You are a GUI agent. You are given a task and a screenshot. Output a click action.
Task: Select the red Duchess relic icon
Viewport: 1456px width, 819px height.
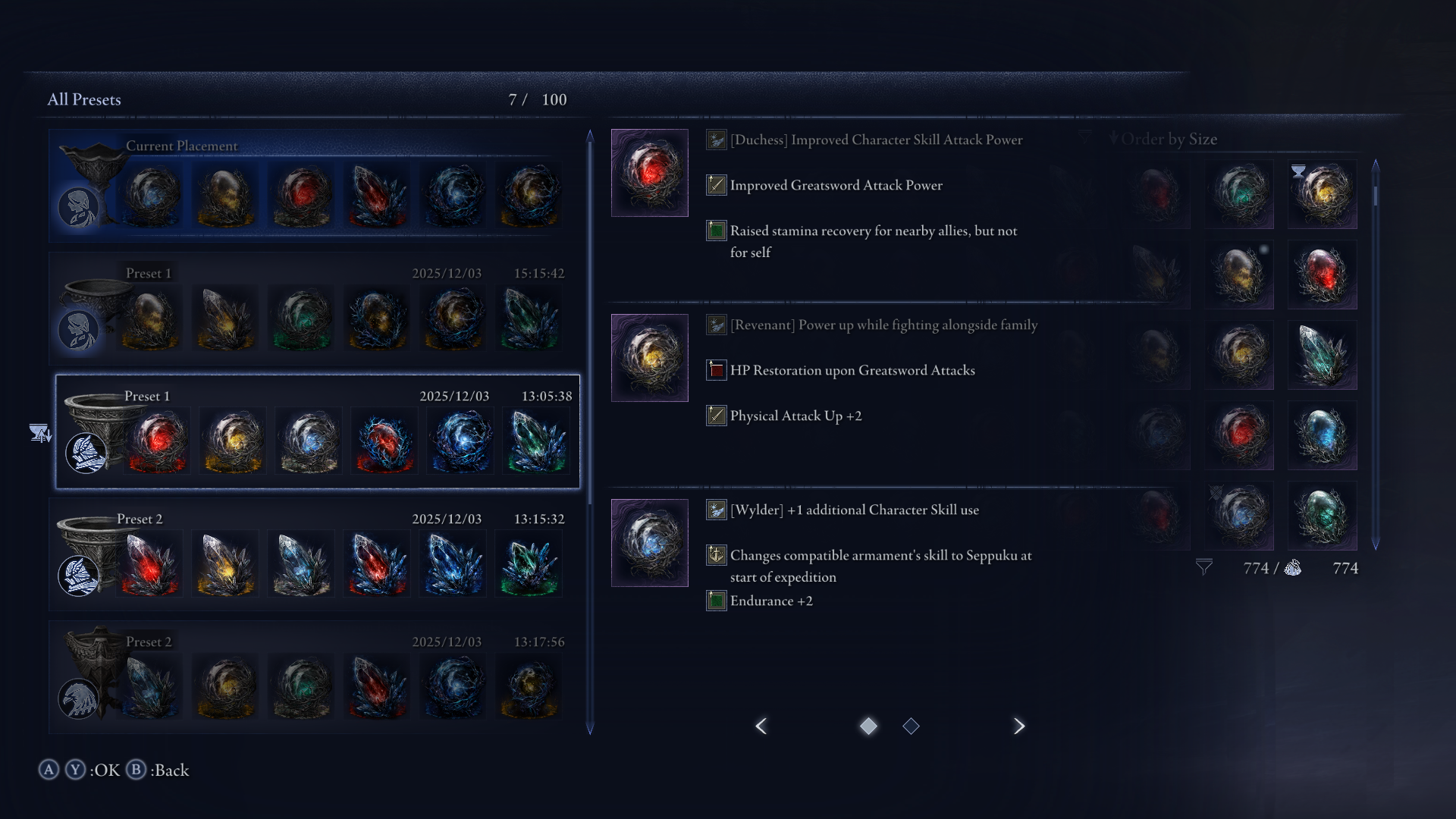coord(649,172)
